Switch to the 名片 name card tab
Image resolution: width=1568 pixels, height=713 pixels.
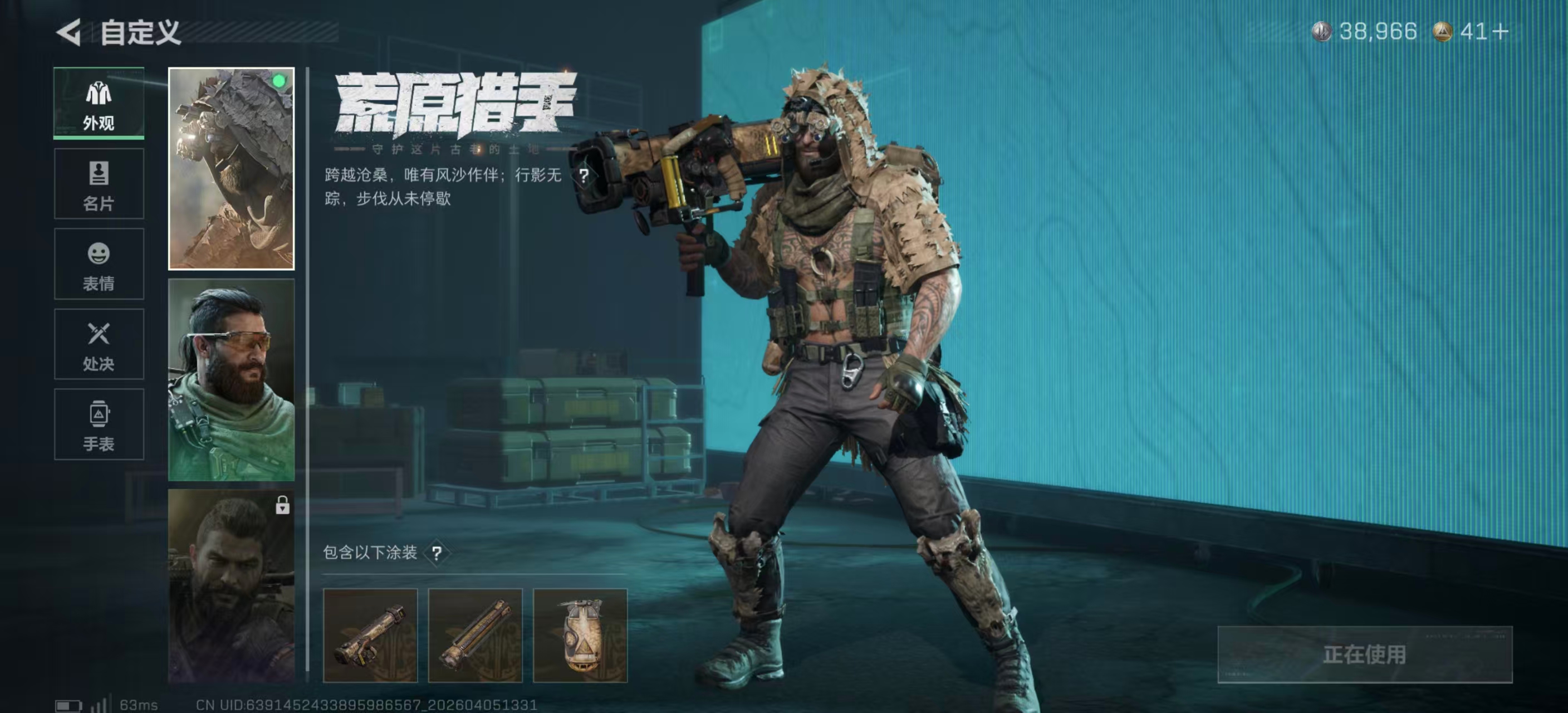coord(99,184)
